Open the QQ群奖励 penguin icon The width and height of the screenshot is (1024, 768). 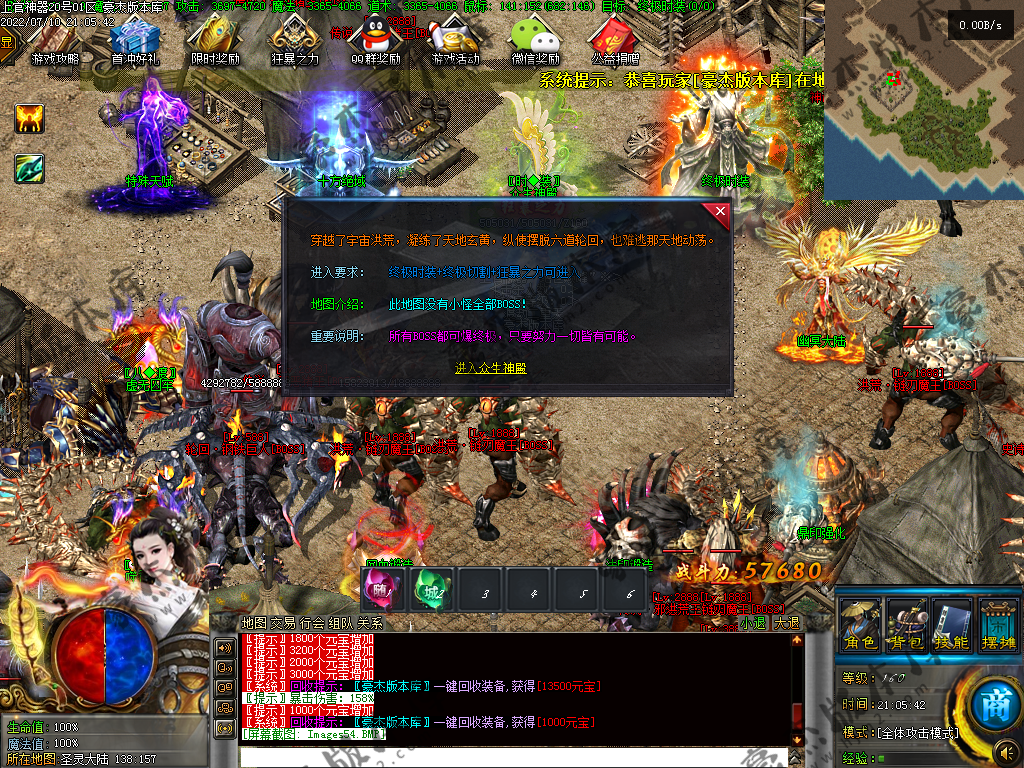point(375,38)
